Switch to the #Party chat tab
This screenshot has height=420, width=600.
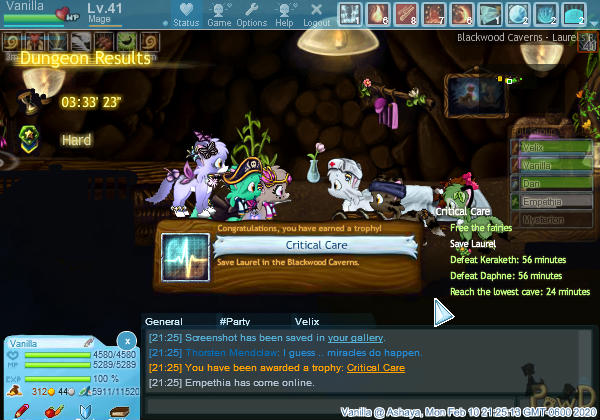click(x=234, y=321)
